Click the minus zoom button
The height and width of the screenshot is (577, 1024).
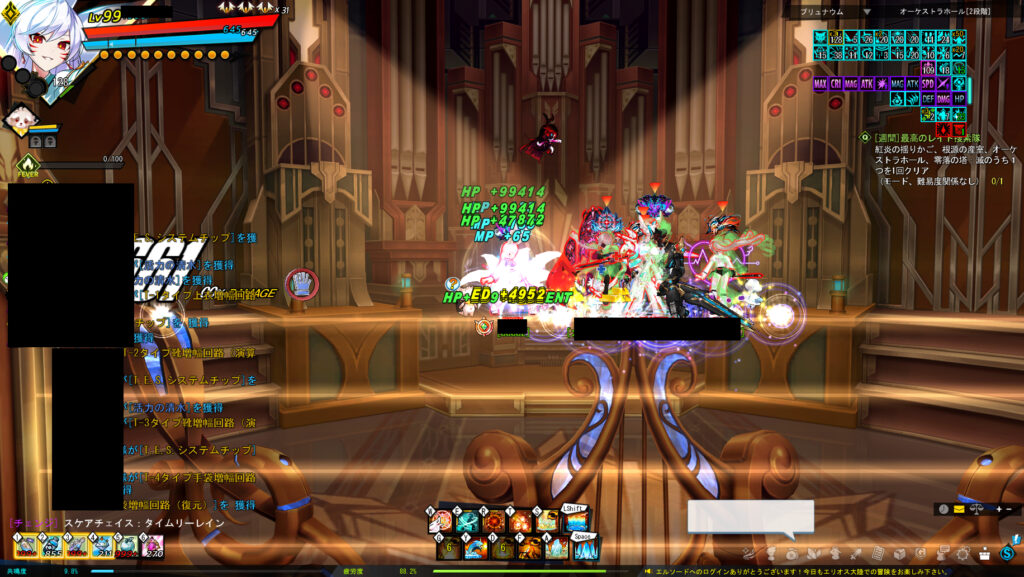pos(1008,509)
